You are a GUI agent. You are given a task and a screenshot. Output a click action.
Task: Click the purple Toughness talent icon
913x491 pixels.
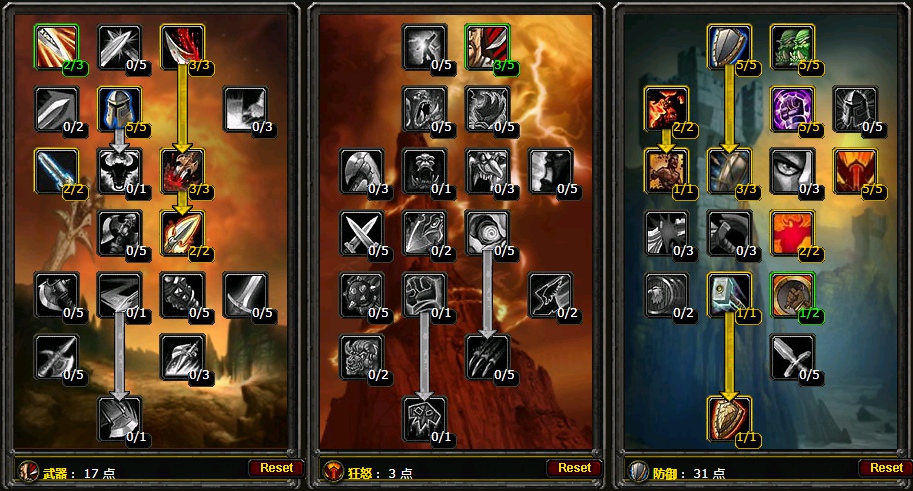click(x=791, y=109)
